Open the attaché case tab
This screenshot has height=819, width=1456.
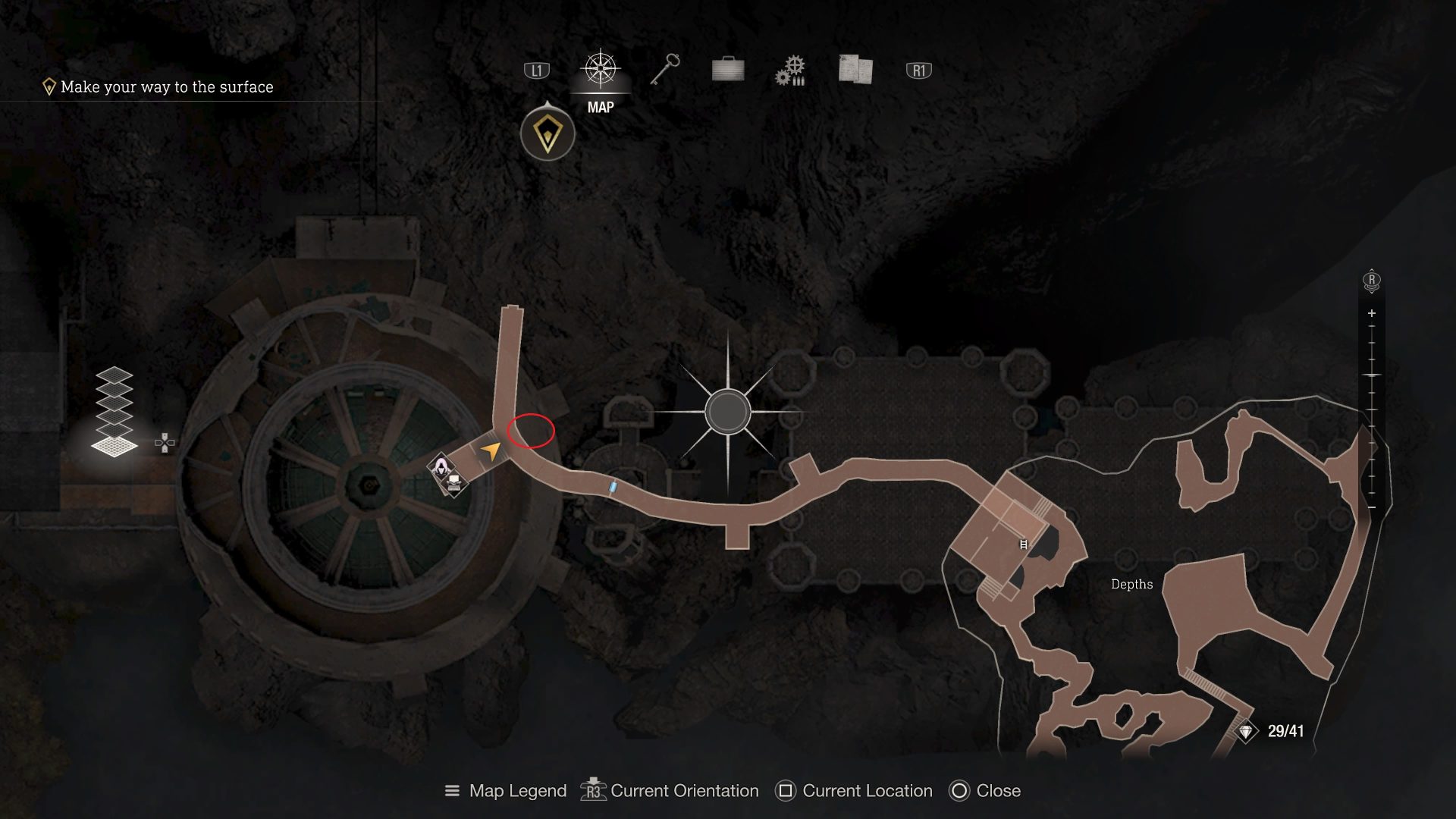728,70
